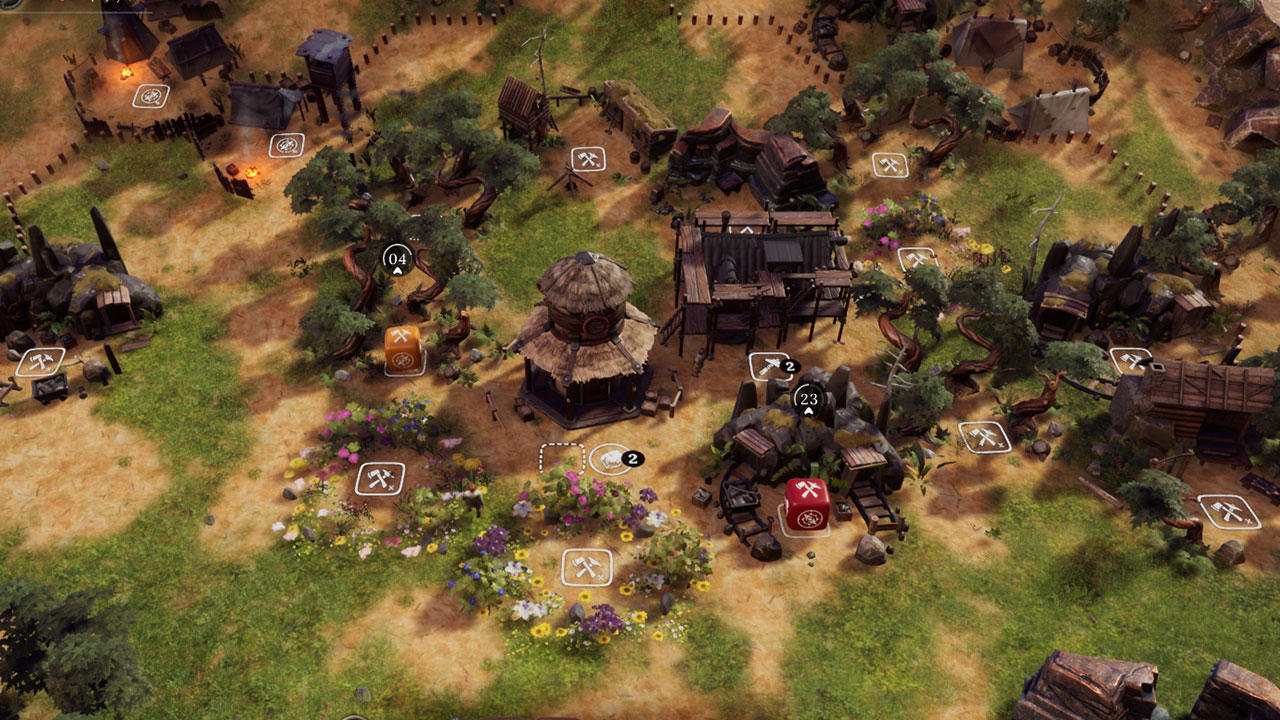Pick the red work die
Viewport: 1280px width, 720px height.
[806, 504]
